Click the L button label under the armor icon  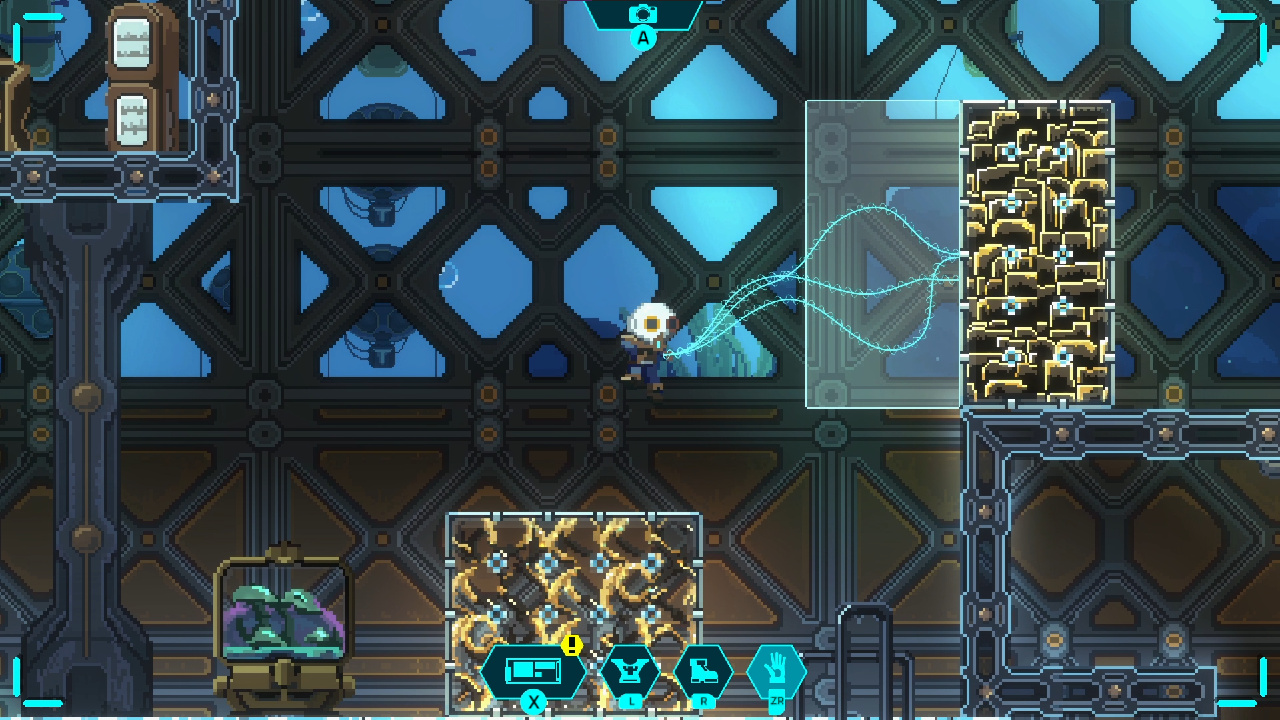(x=632, y=703)
